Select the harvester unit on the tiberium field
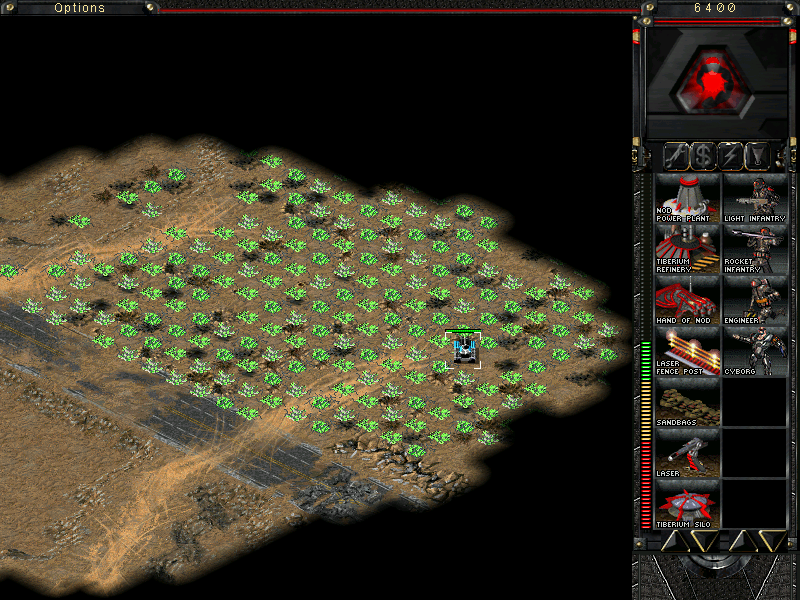800x600 pixels. [464, 349]
